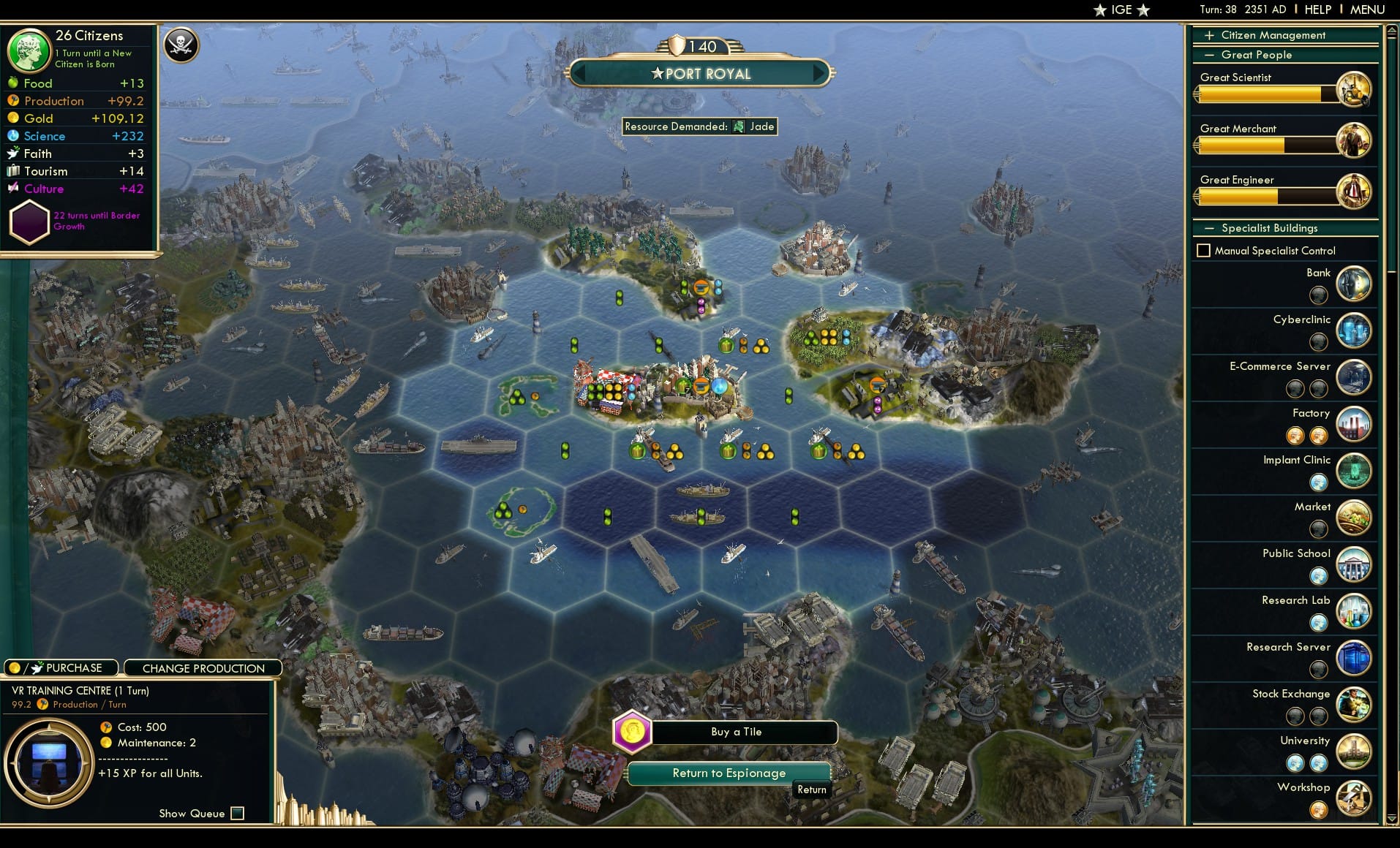The image size is (1400, 848).
Task: Open the Bank specialist building icon
Action: (x=1354, y=284)
